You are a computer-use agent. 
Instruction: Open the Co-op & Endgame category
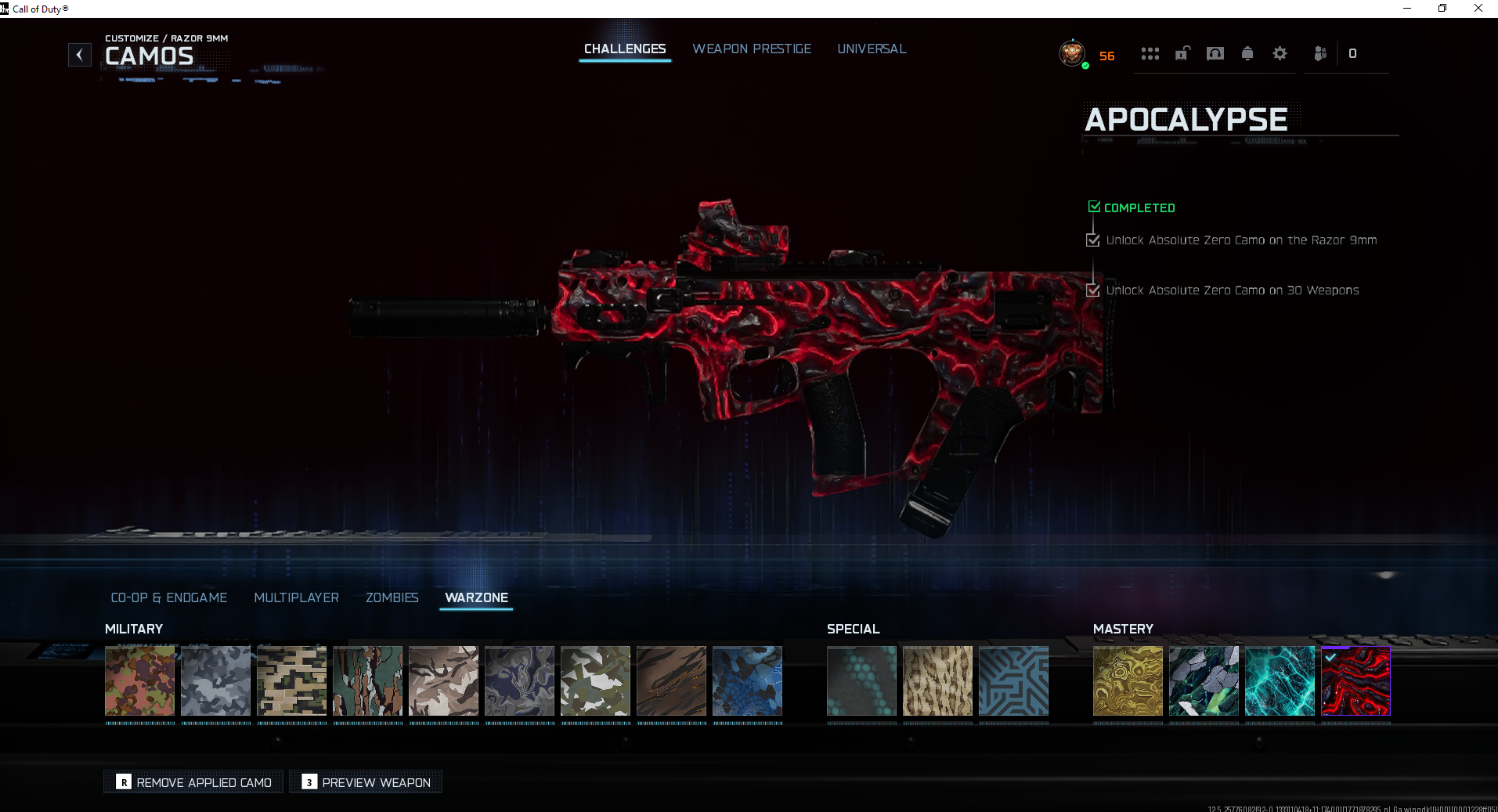click(x=169, y=597)
